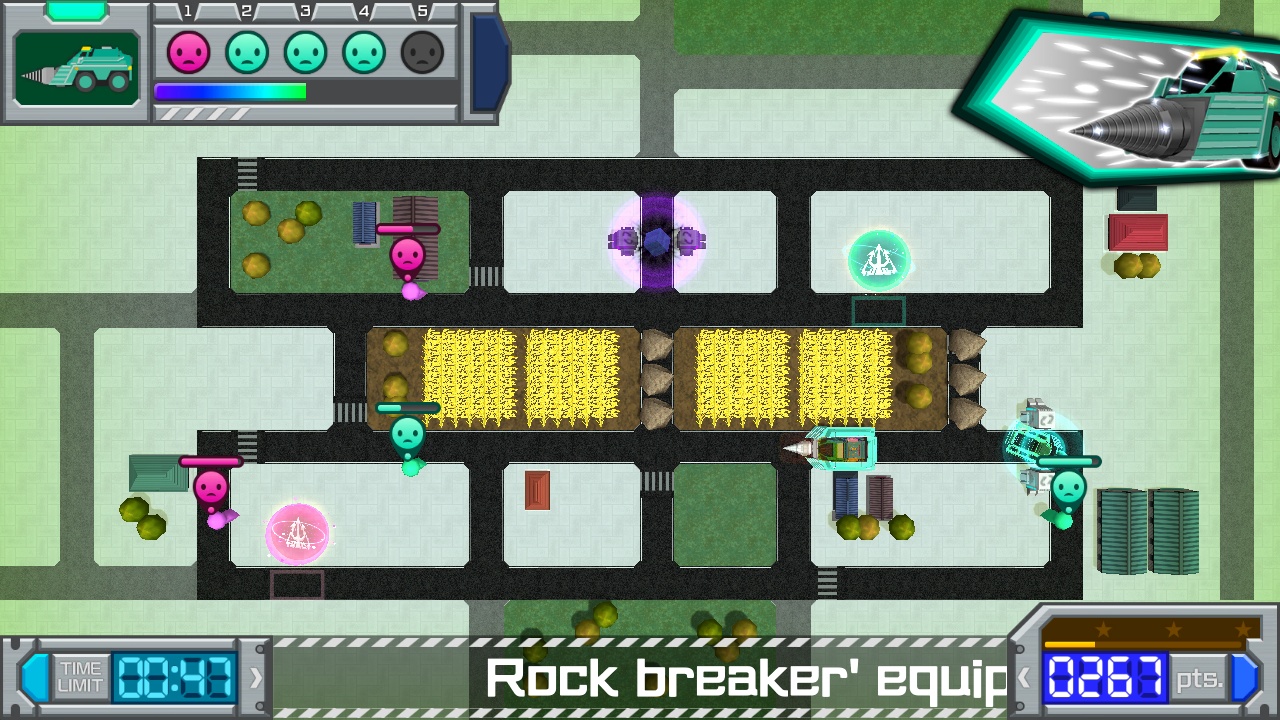
Task: Activate the pink warp circle near the sad character
Action: point(295,534)
